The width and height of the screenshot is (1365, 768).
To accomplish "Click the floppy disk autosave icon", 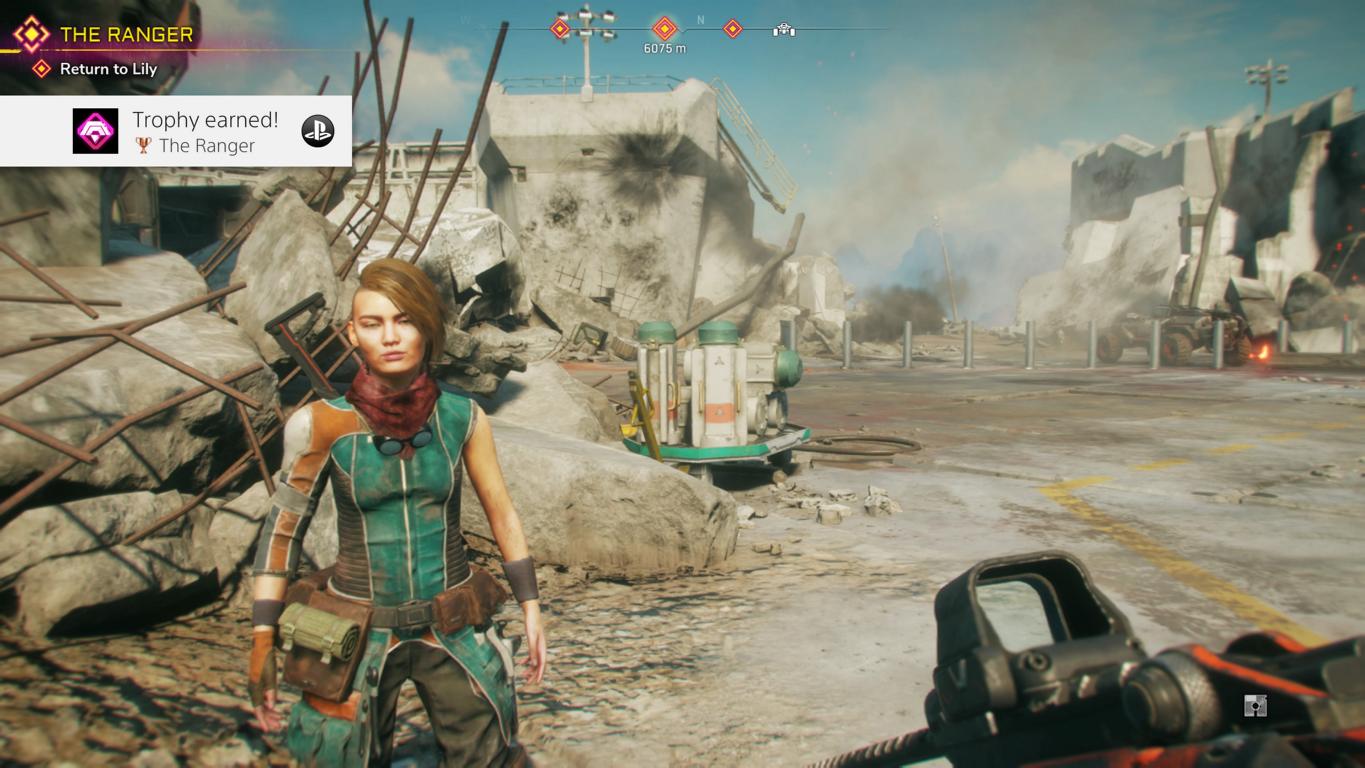I will (x=1255, y=706).
